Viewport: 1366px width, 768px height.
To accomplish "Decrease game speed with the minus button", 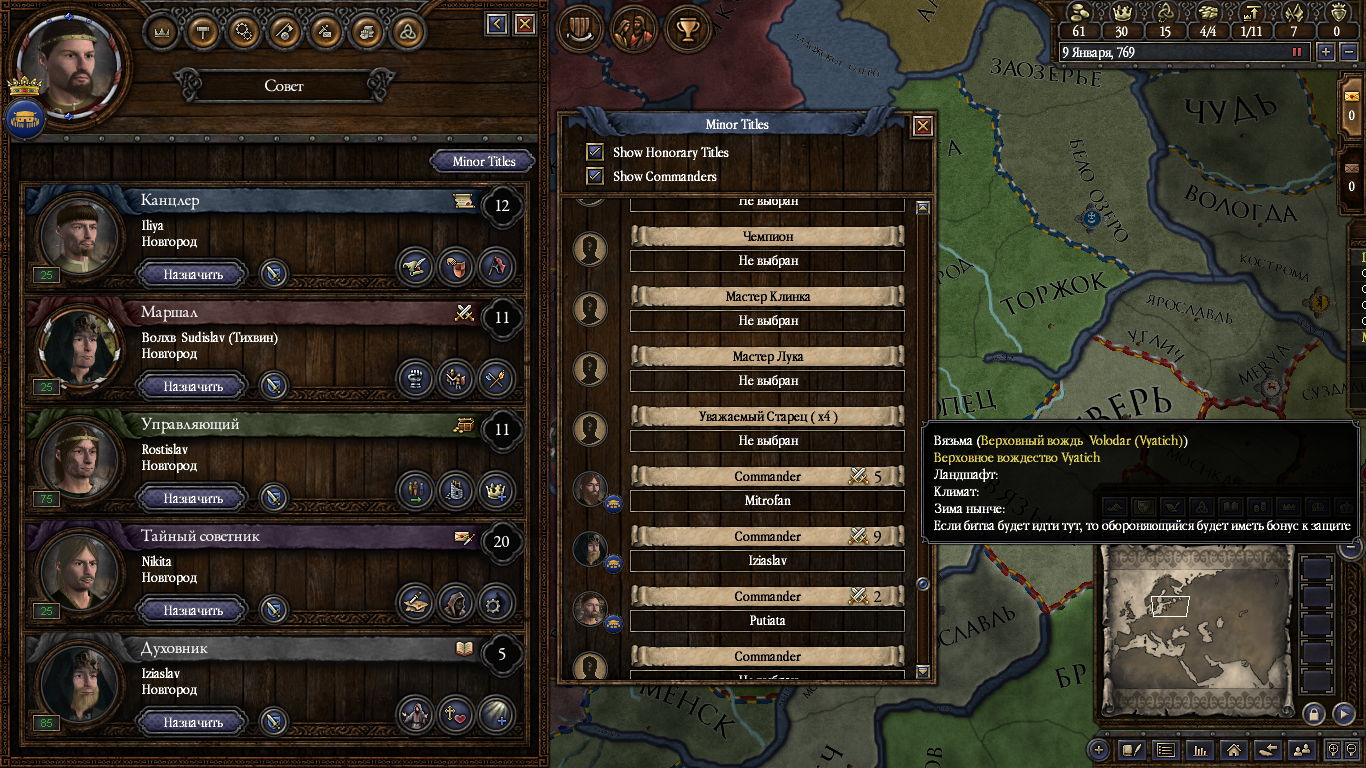I will click(x=1347, y=52).
